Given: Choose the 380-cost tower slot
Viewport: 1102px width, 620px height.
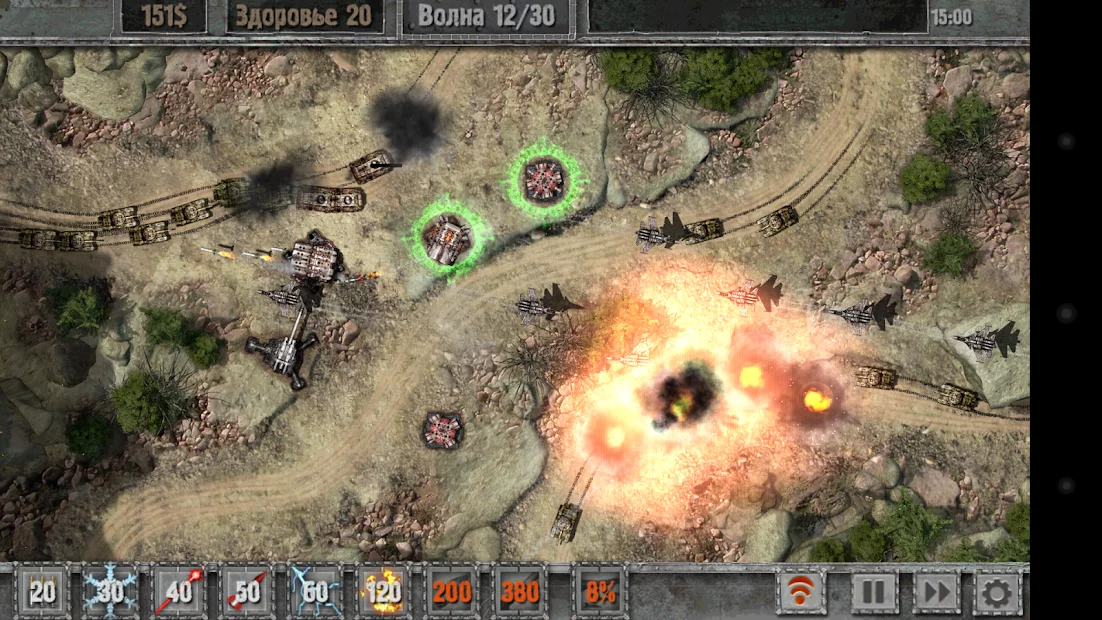Looking at the screenshot, I should click(520, 592).
